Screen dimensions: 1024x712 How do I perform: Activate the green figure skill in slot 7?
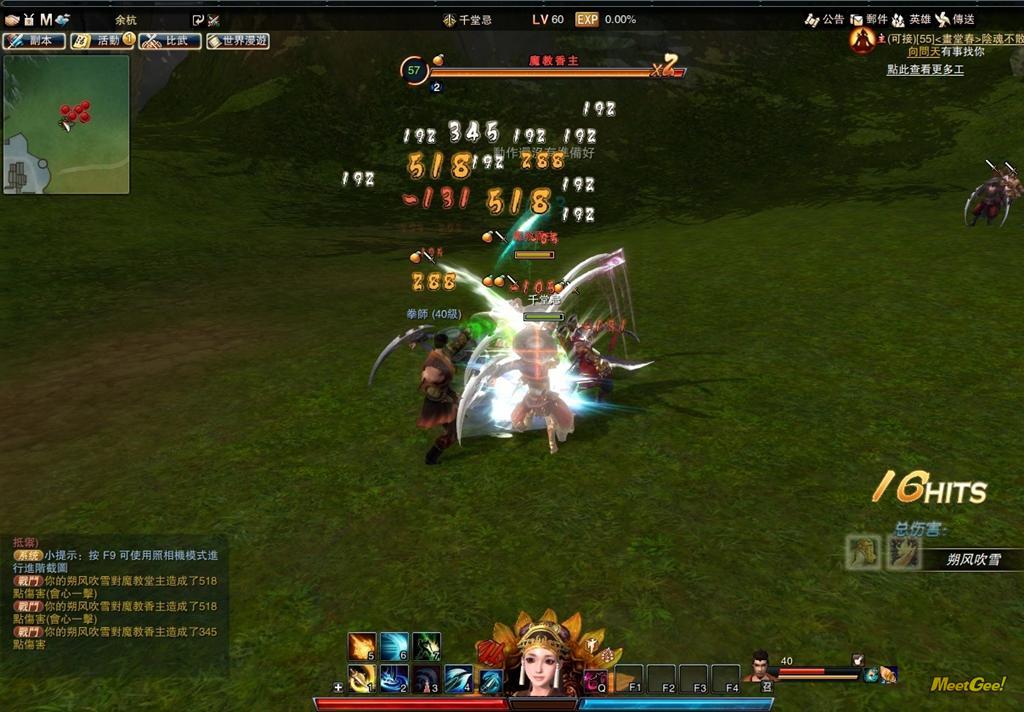(426, 646)
